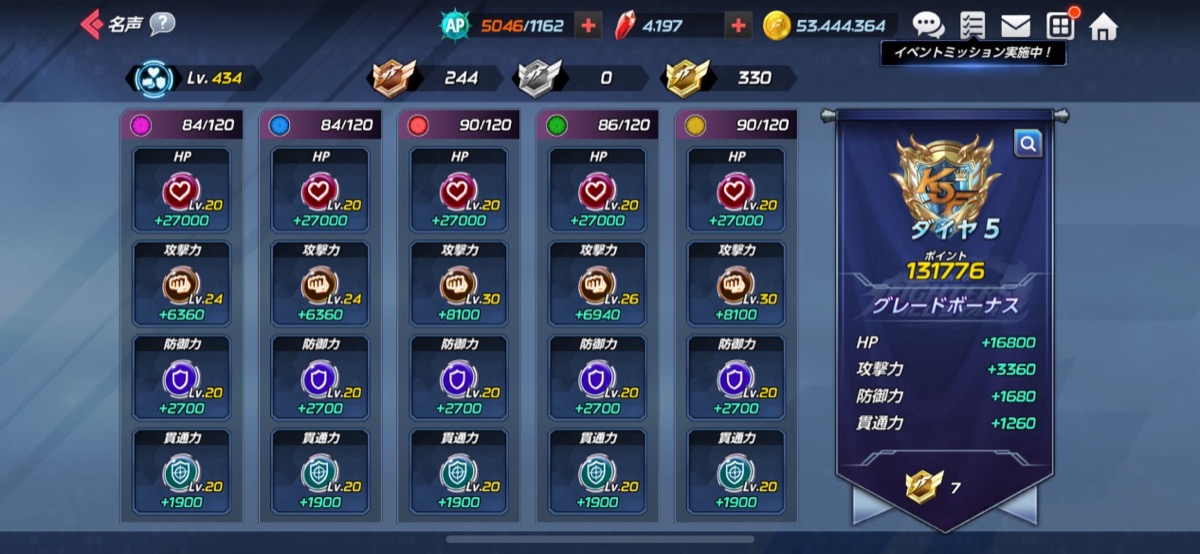Return to the home screen

coord(1103,26)
